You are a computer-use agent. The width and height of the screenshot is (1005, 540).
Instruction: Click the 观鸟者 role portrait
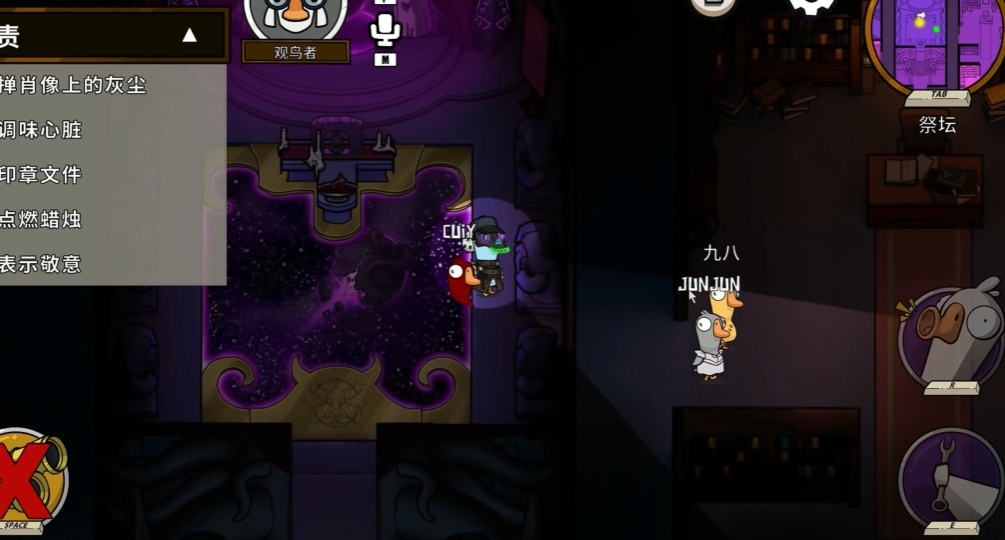click(x=295, y=20)
